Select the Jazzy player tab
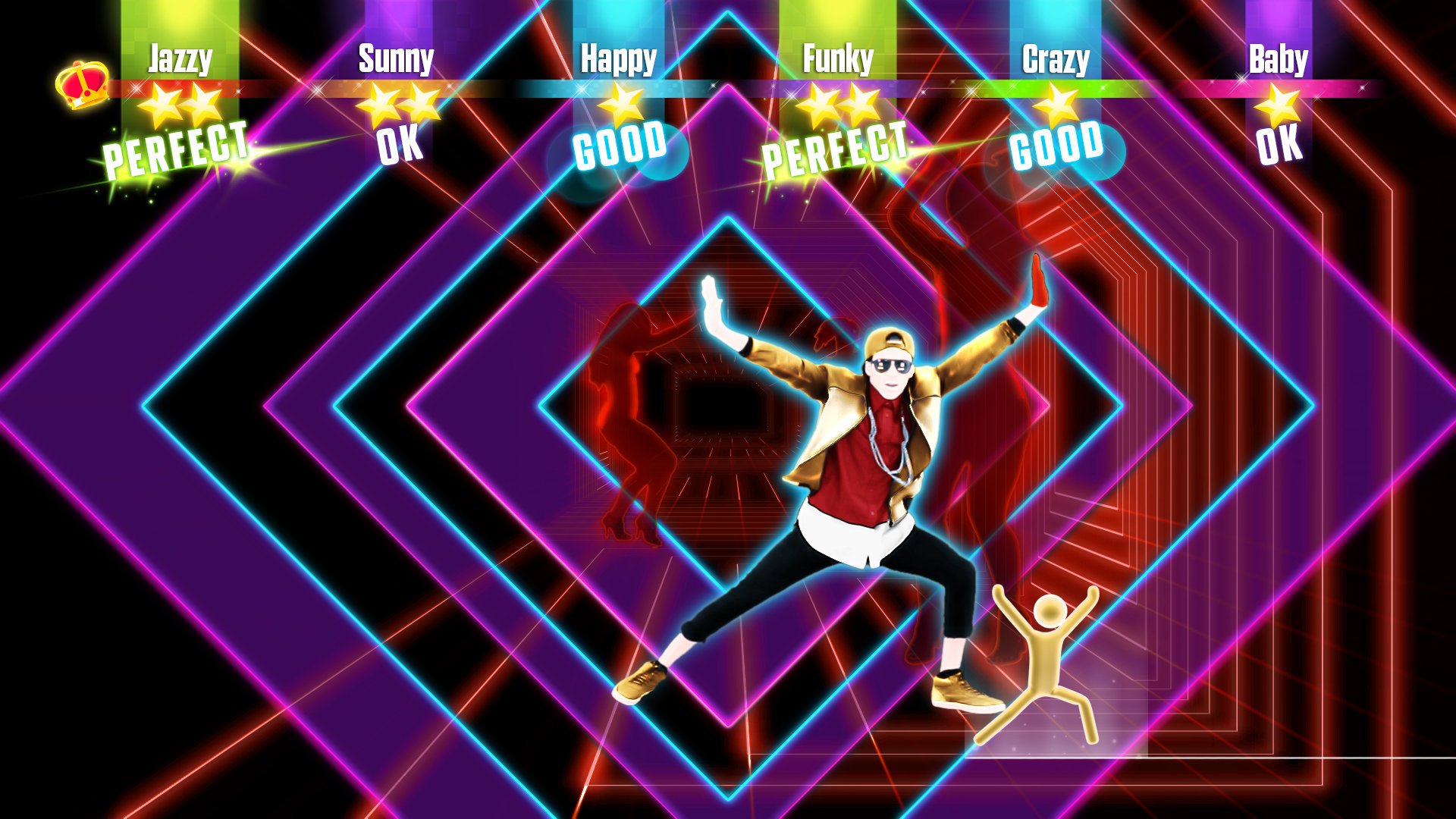 (179, 57)
